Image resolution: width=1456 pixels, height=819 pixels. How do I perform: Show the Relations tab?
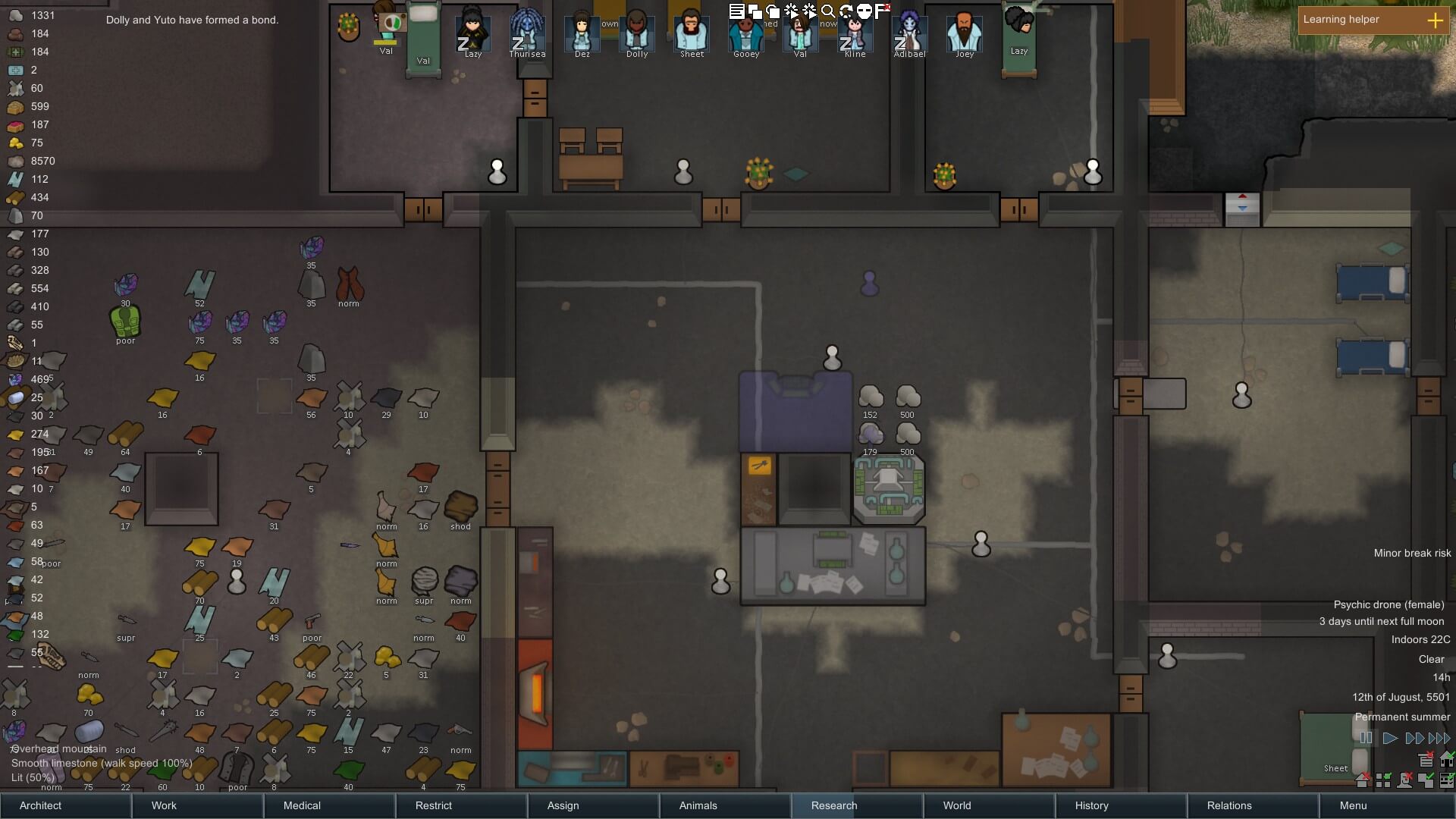[x=1229, y=805]
